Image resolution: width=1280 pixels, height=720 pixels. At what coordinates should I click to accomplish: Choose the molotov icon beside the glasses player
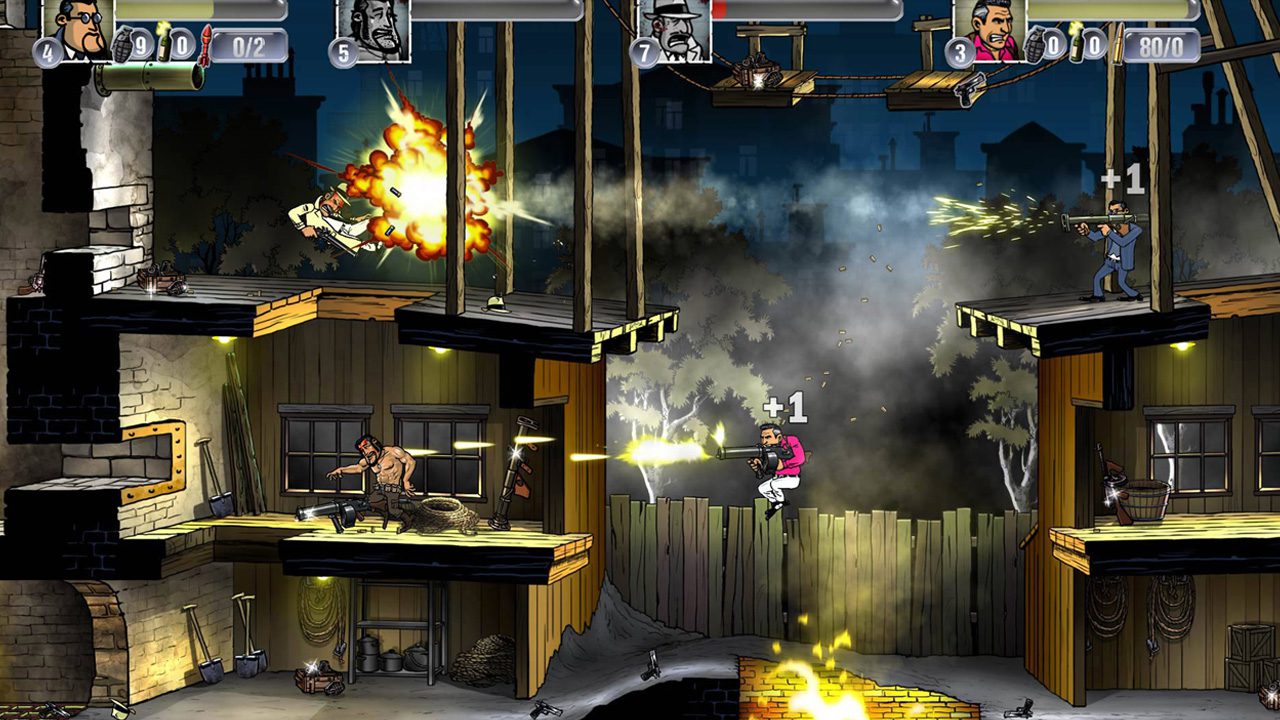(x=165, y=41)
